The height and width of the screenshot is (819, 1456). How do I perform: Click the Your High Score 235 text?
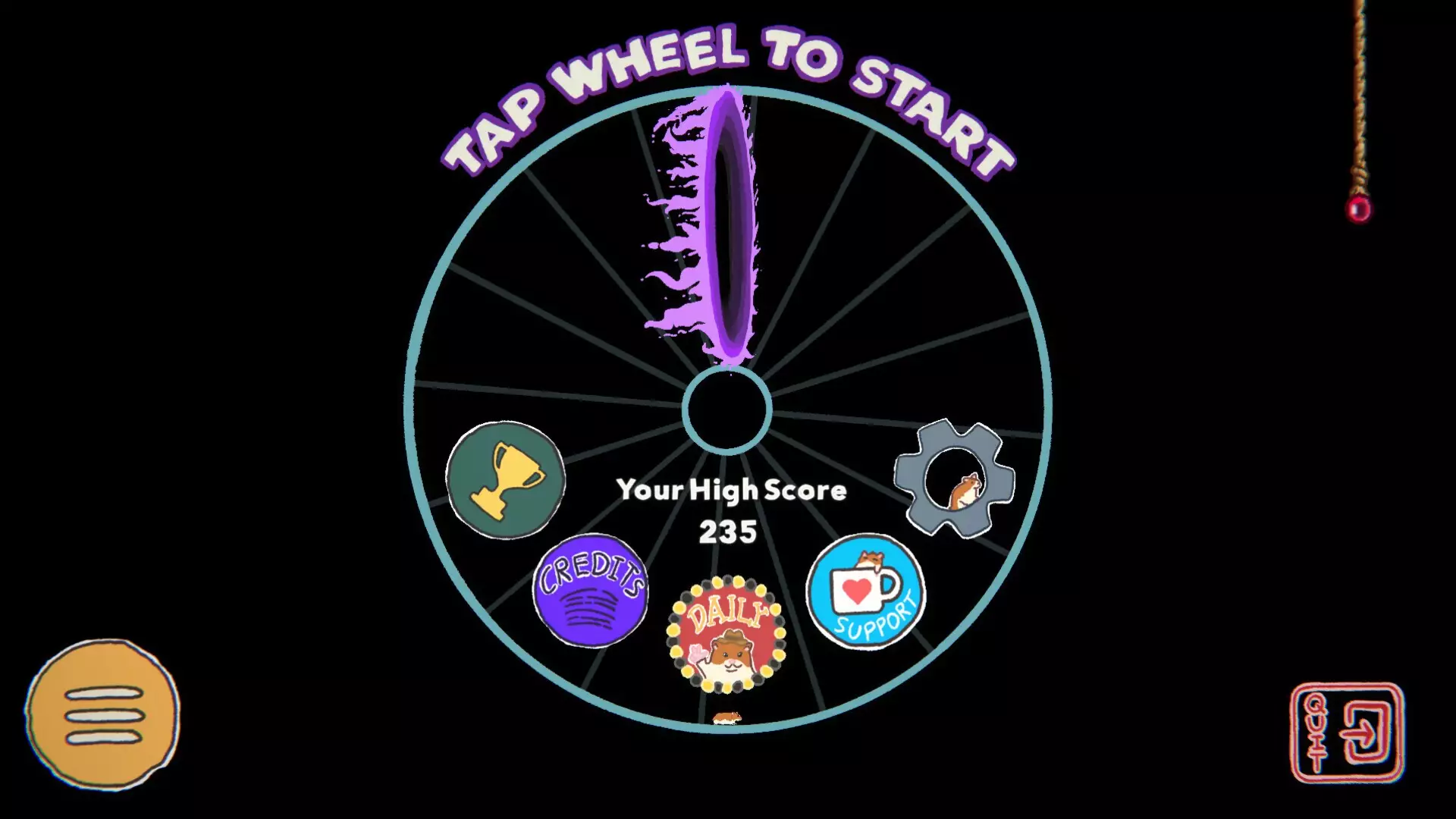(730, 510)
